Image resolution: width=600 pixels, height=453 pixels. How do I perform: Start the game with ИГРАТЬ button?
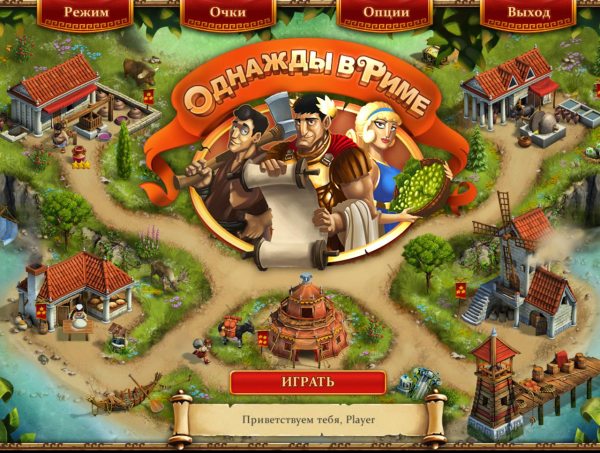(x=308, y=382)
